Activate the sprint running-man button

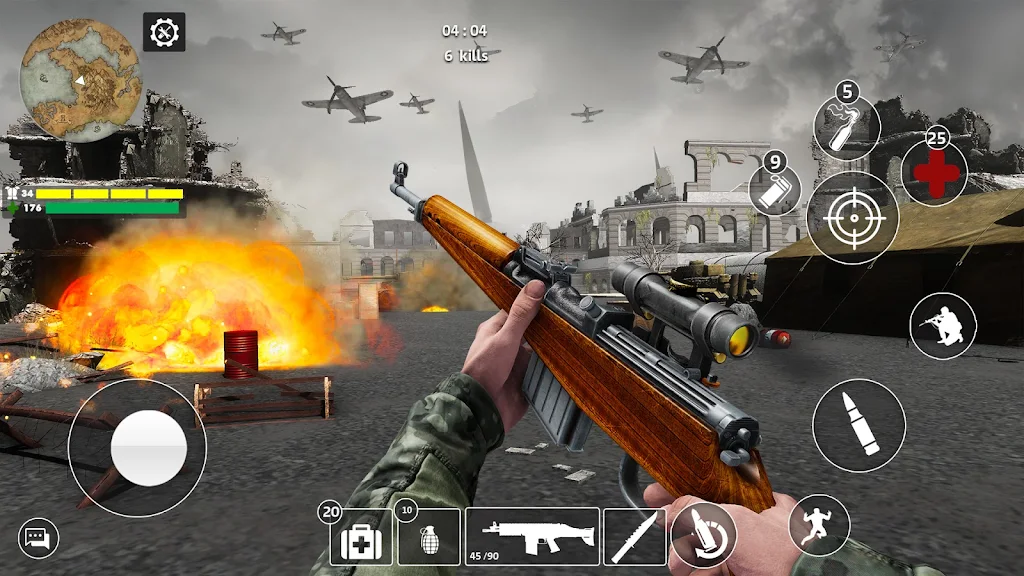coord(819,525)
